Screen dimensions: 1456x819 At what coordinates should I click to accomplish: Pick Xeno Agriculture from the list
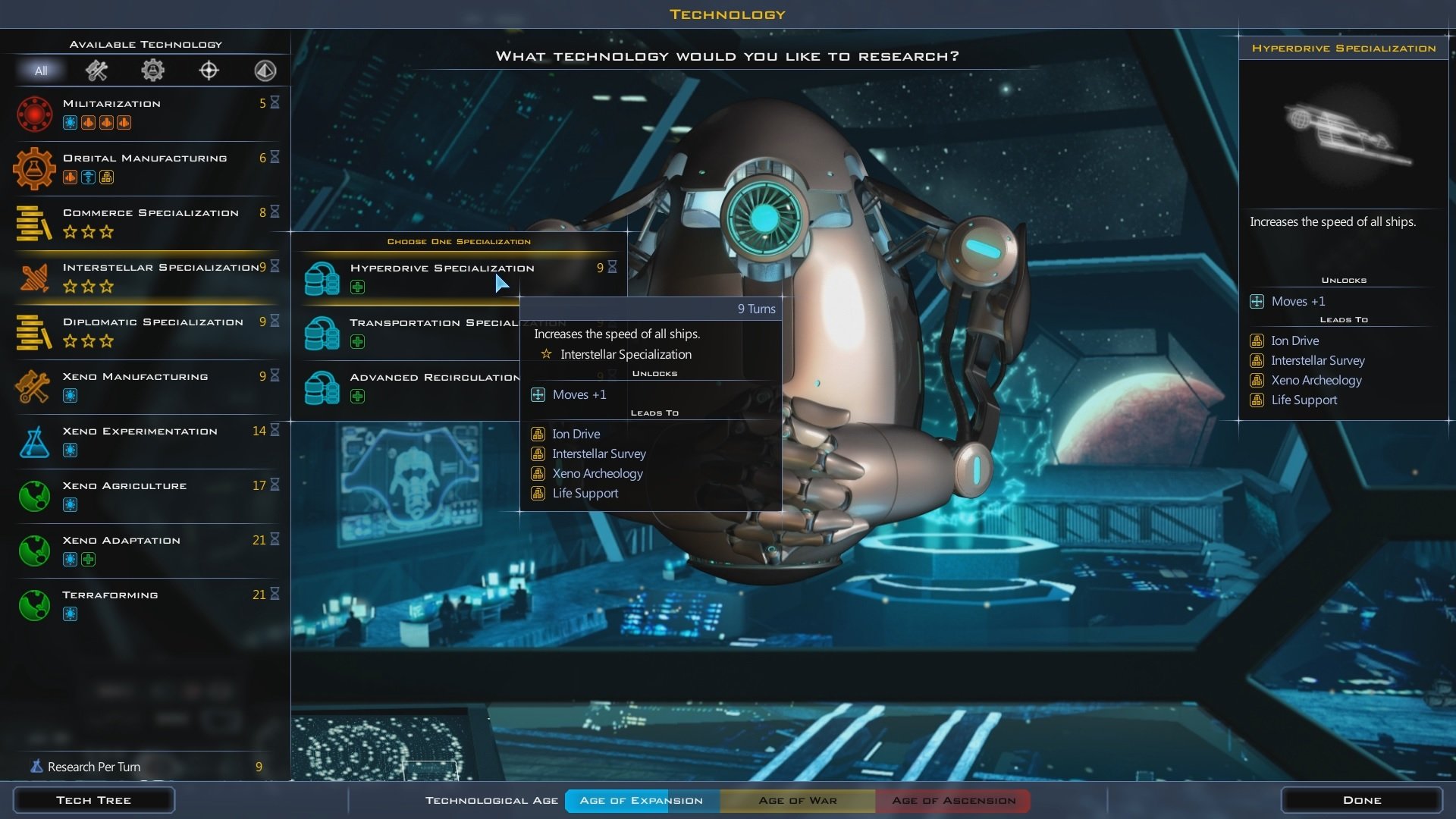(x=144, y=495)
